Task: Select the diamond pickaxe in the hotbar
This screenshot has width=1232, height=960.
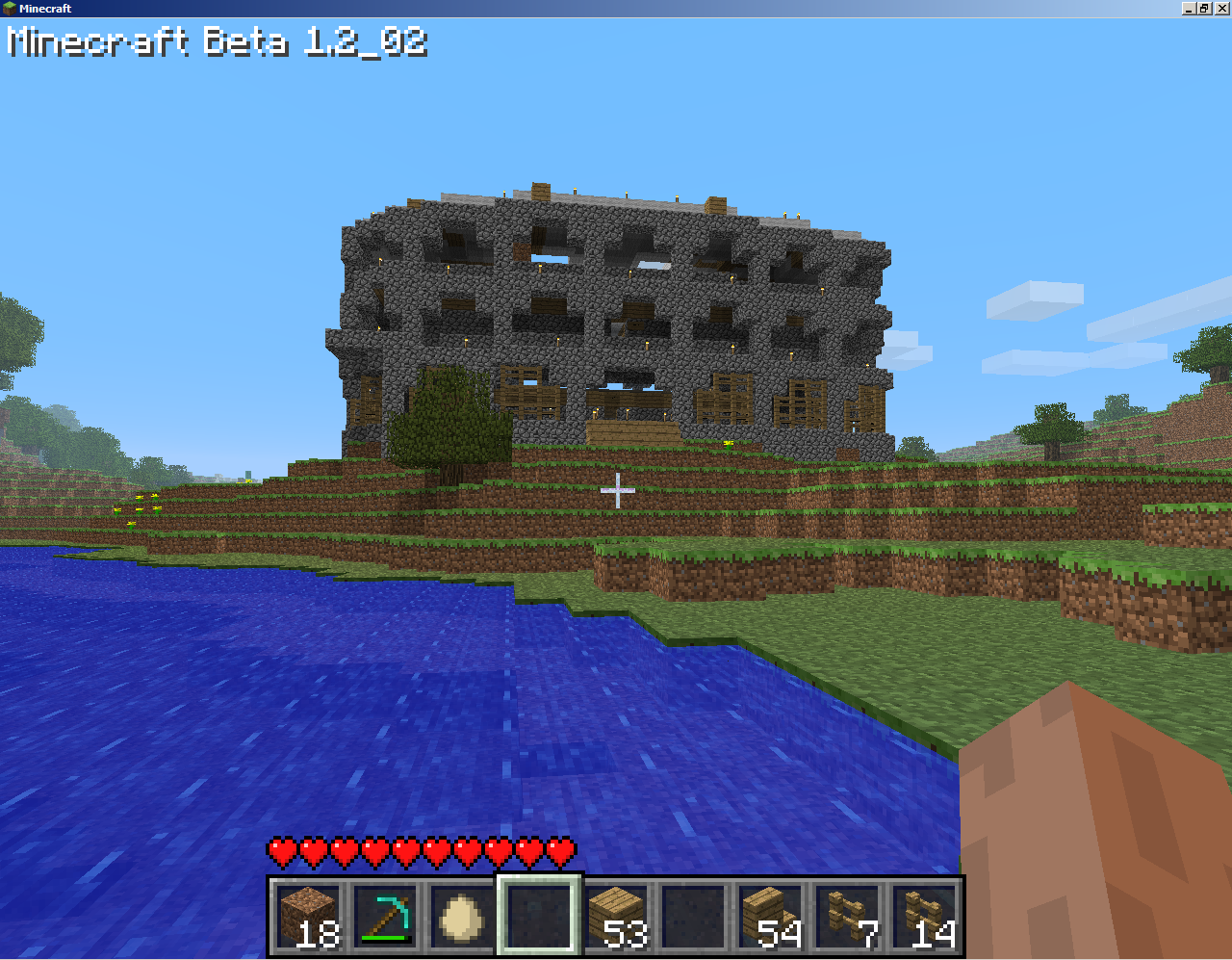Action: (x=385, y=915)
